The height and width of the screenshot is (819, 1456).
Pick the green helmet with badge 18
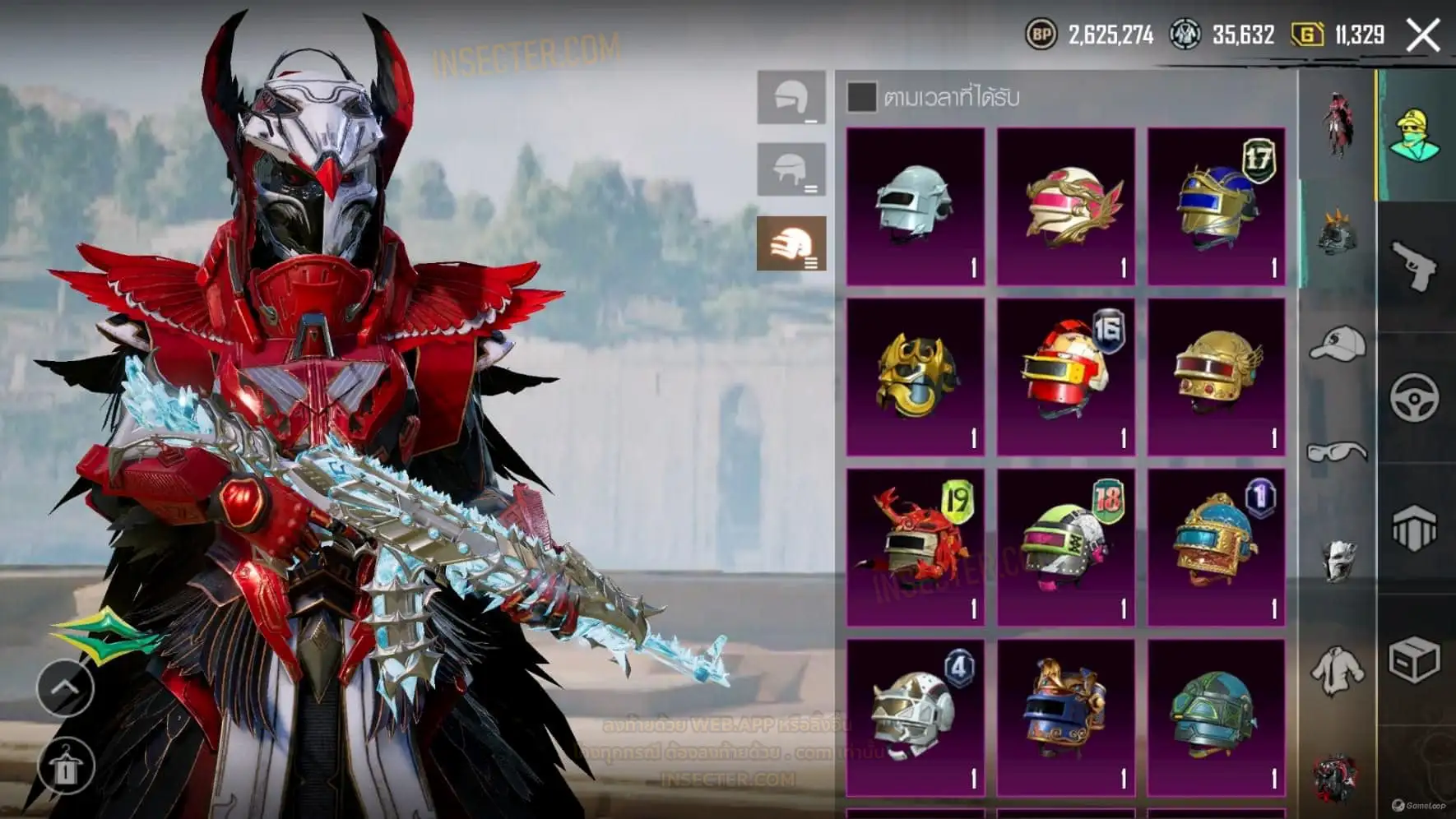pos(1066,548)
